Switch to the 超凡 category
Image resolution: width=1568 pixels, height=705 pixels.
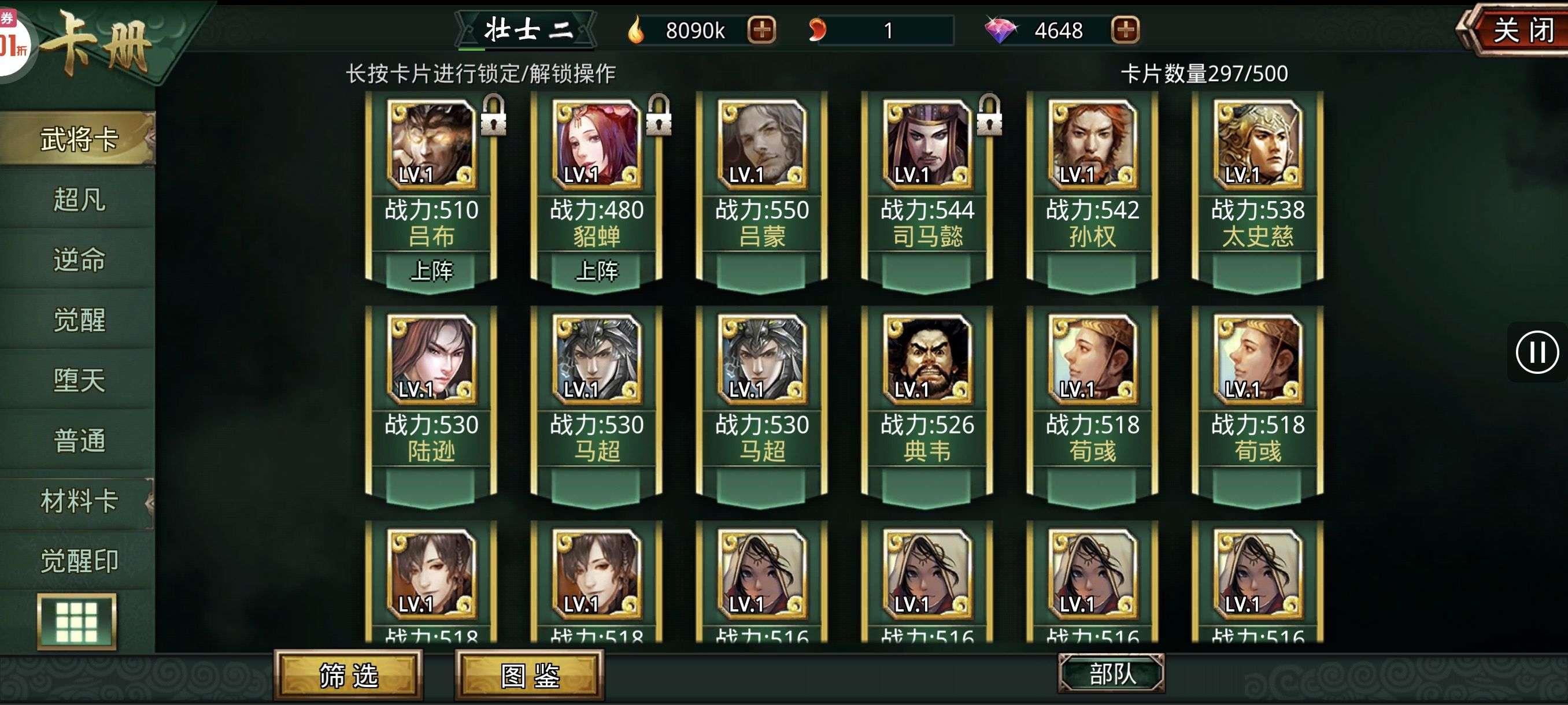[79, 199]
